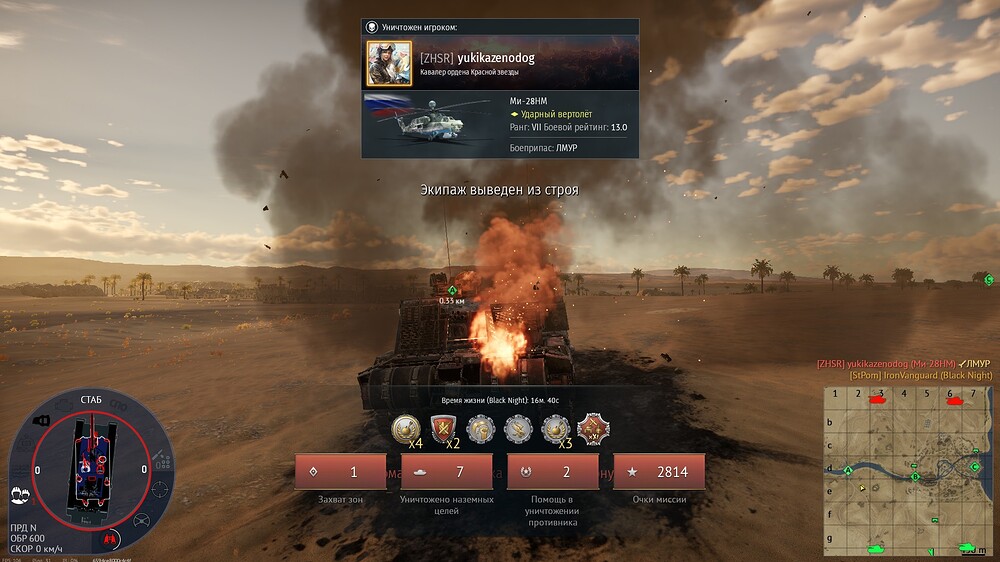
Task: Select capture point C on the minimap
Action: [x=975, y=466]
